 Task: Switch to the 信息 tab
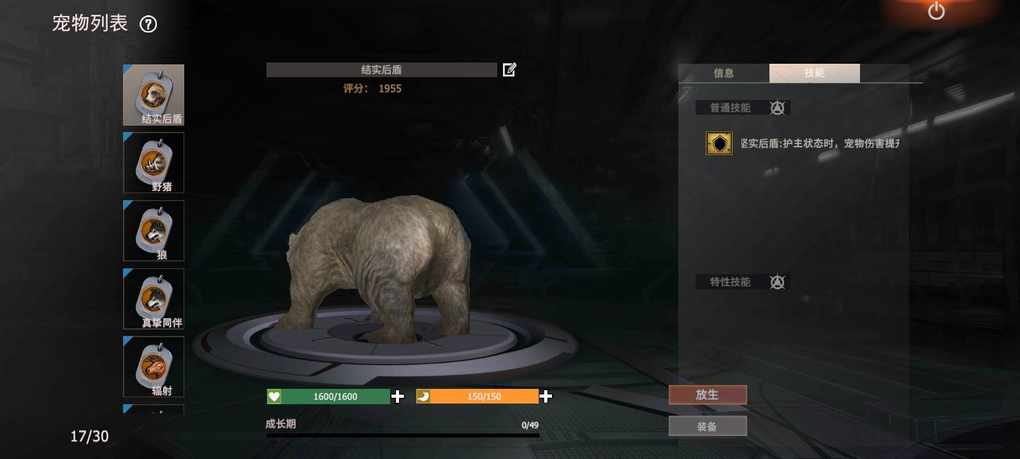724,73
